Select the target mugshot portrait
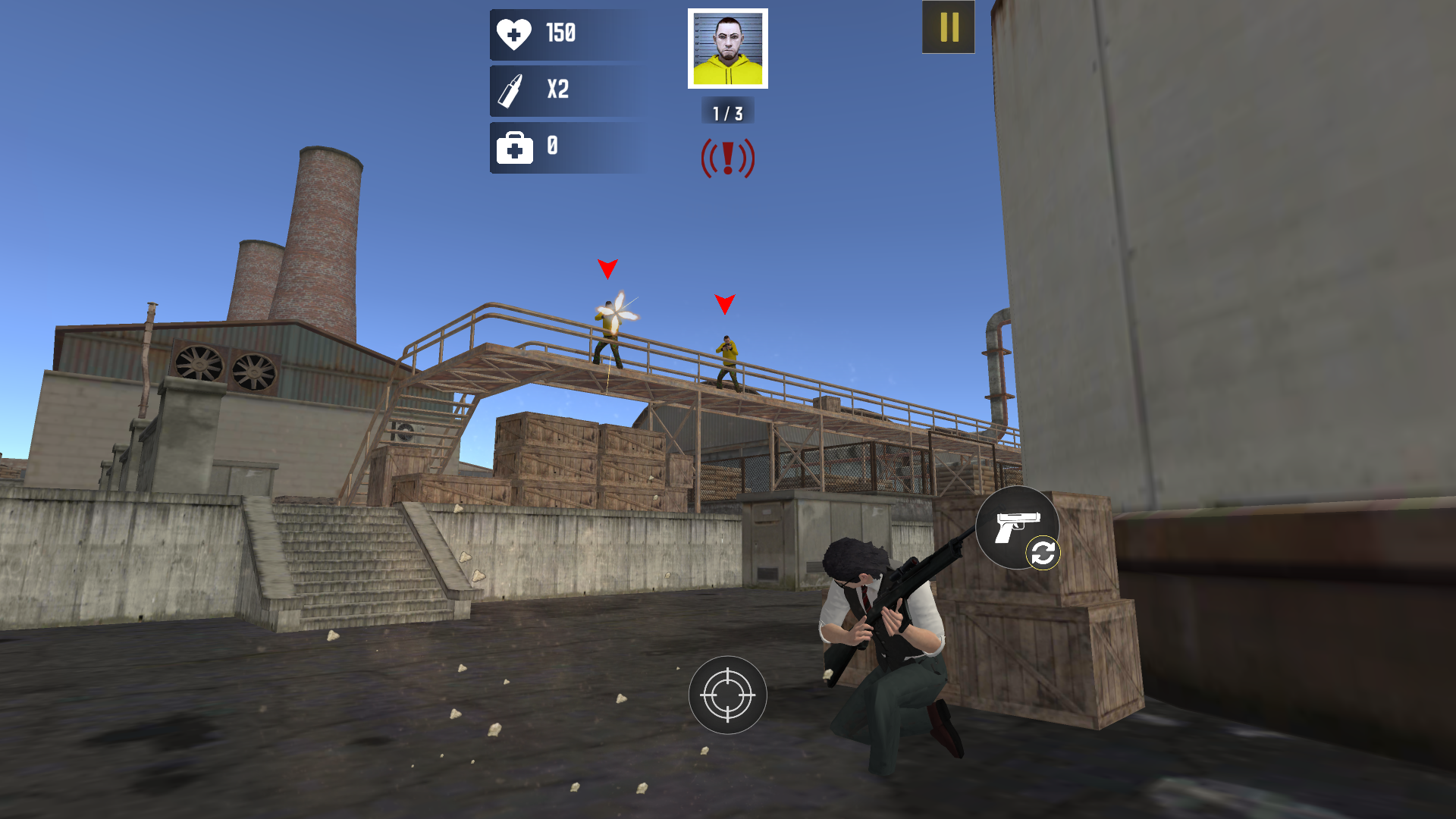This screenshot has height=819, width=1456. tap(727, 47)
